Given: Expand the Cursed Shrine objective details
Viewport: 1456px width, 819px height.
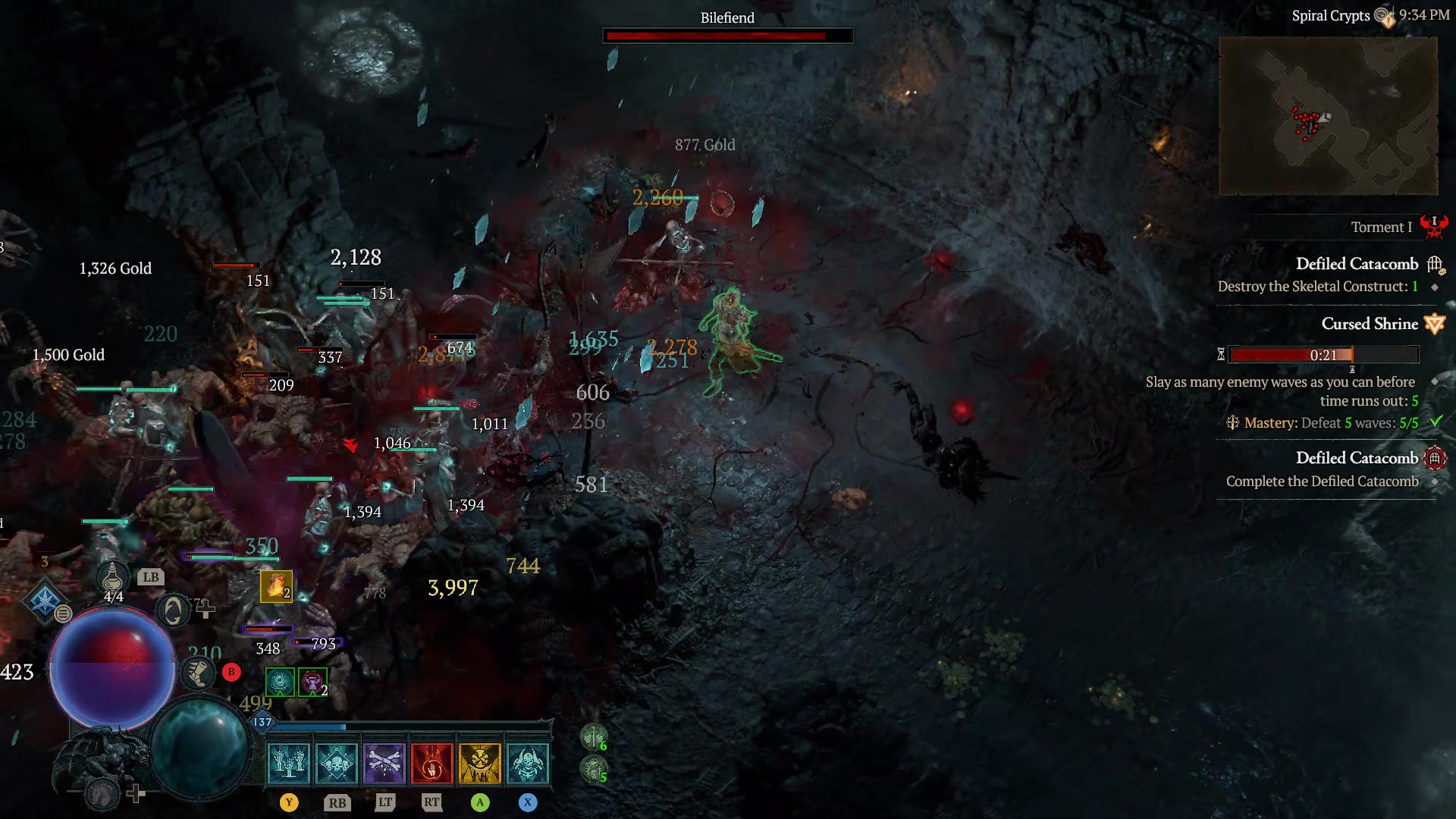Looking at the screenshot, I should [x=1371, y=324].
